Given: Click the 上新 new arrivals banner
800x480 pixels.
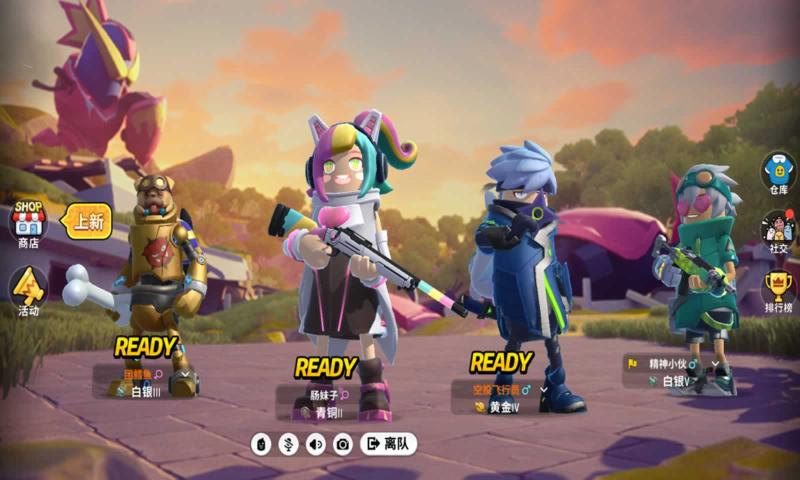Looking at the screenshot, I should pos(88,221).
